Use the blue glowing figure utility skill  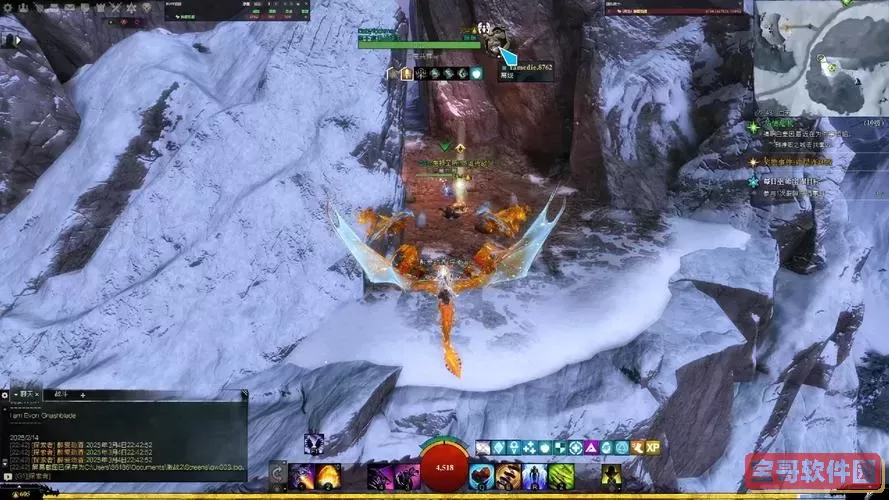click(534, 476)
